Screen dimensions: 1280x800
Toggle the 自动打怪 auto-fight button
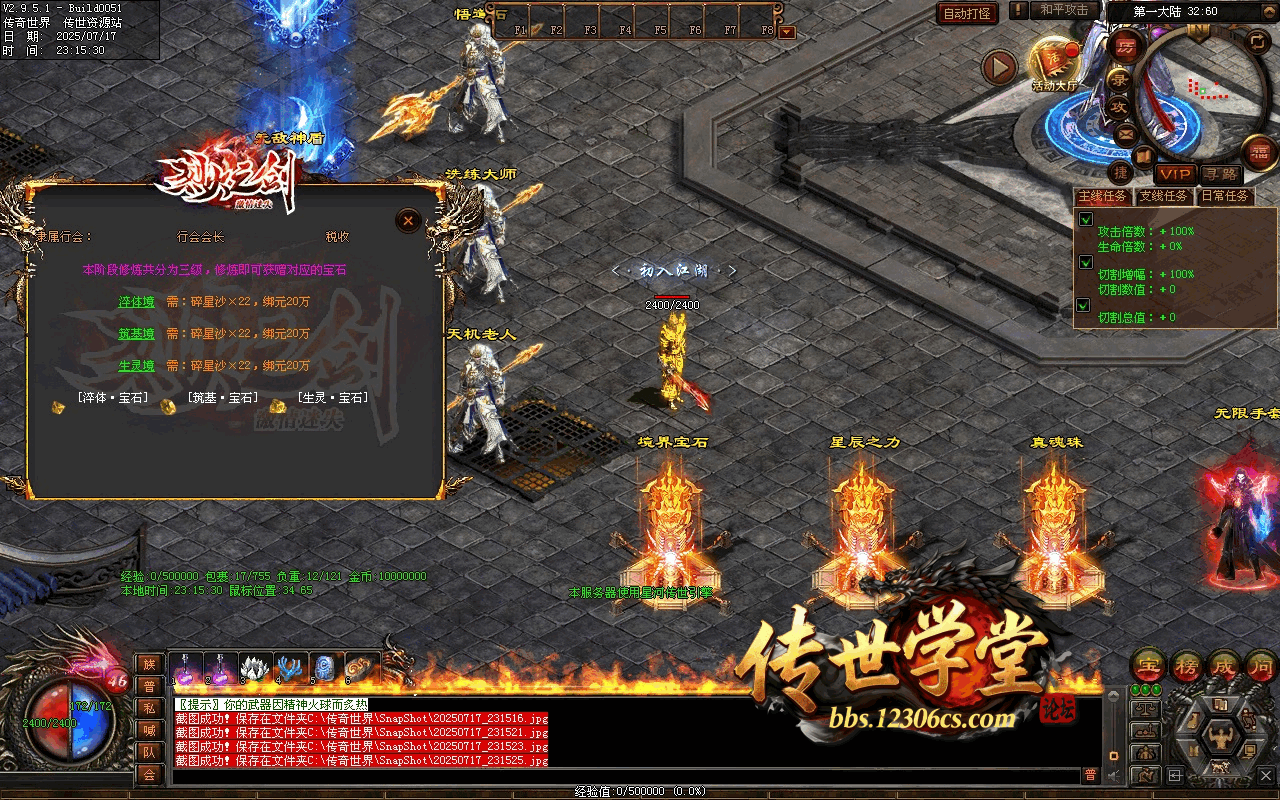coord(968,13)
